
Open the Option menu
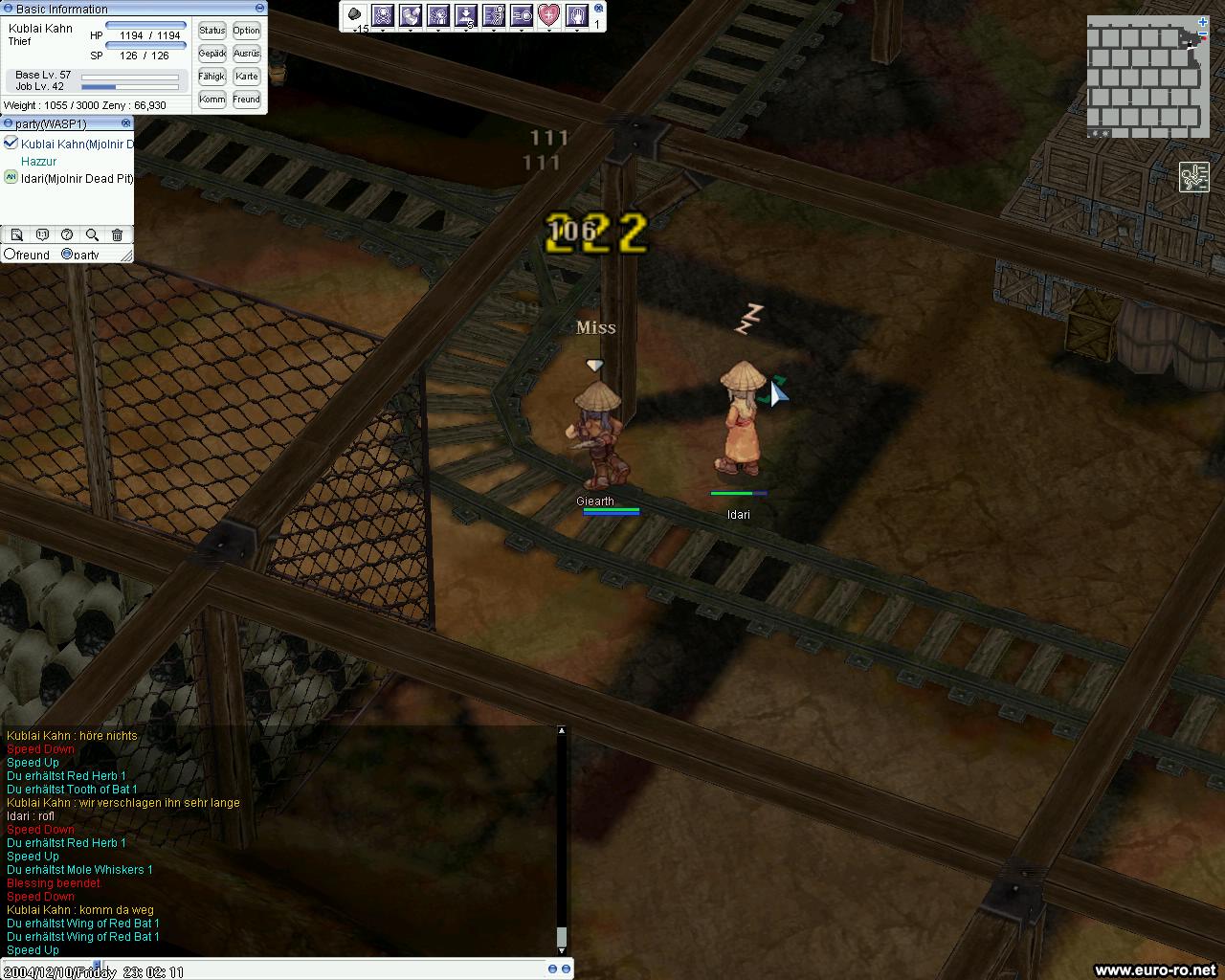click(x=246, y=31)
